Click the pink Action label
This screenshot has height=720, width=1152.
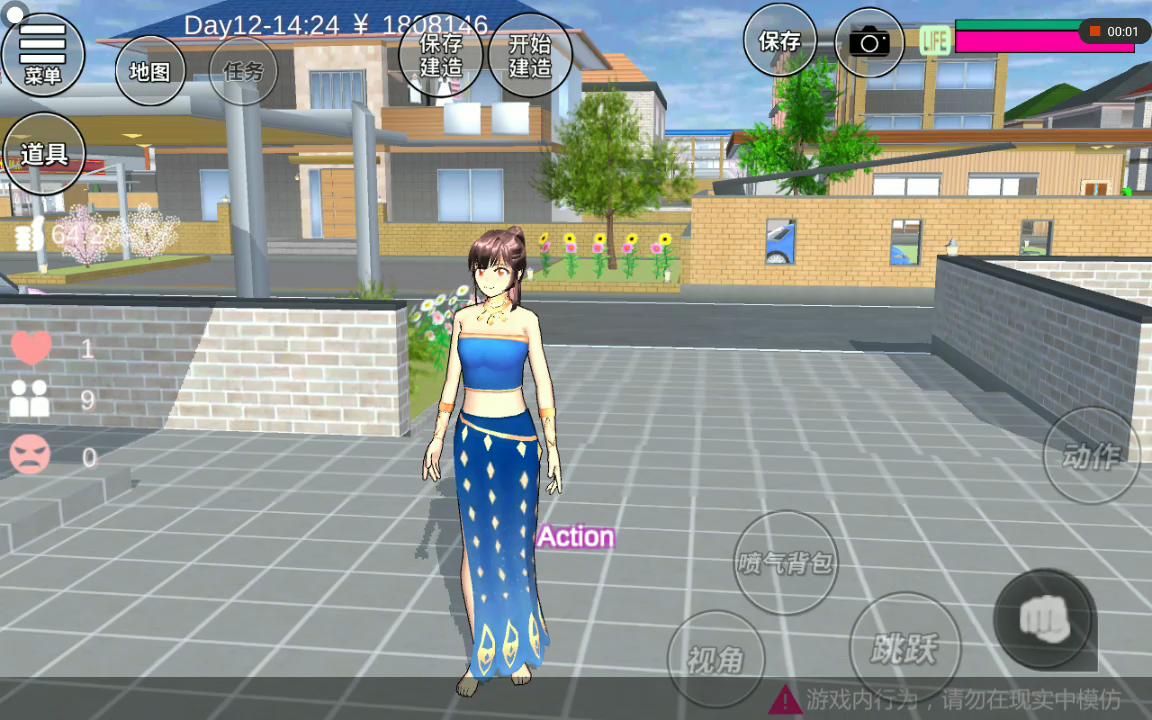pyautogui.click(x=576, y=537)
